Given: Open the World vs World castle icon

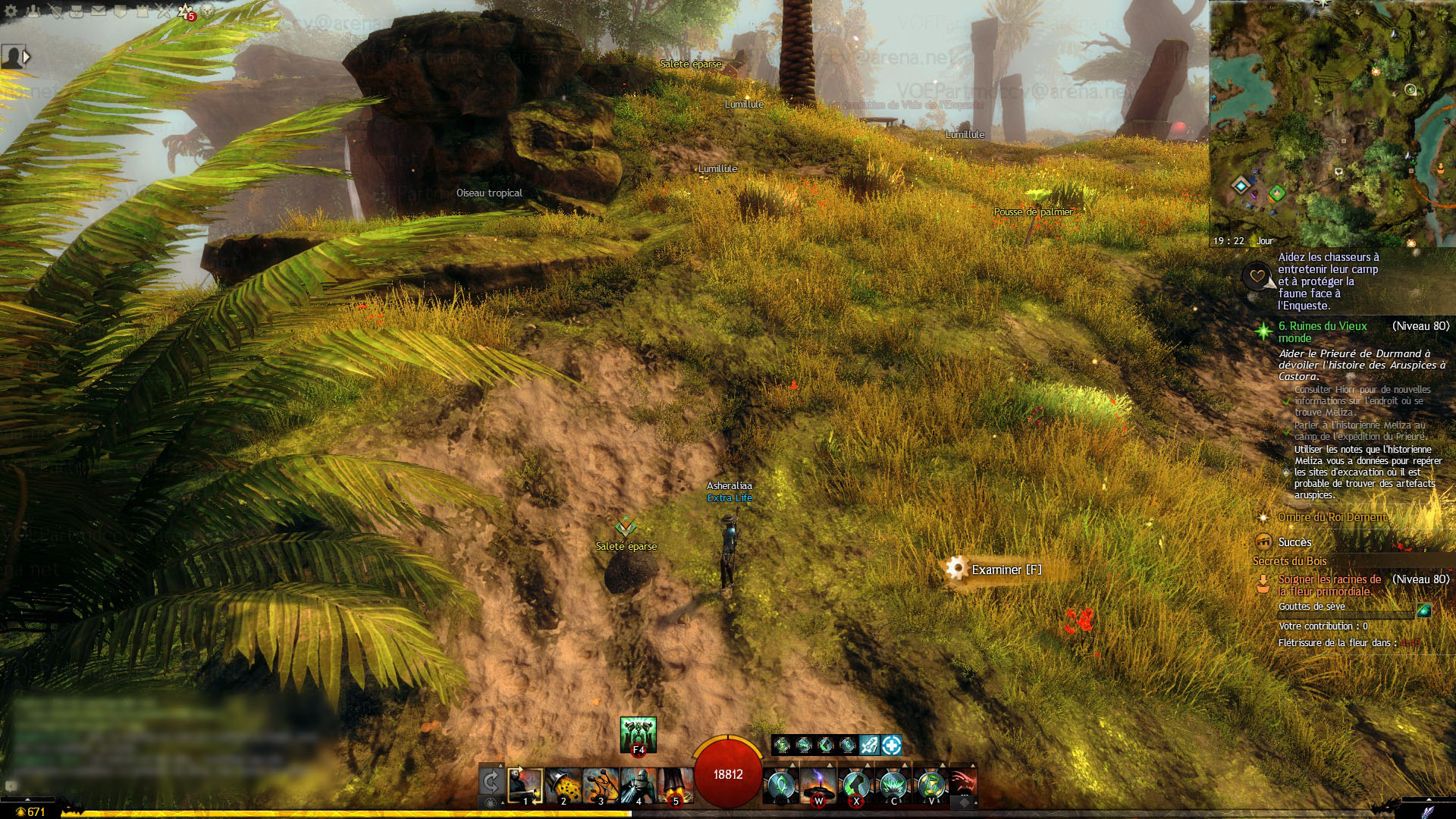Looking at the screenshot, I should coord(142,11).
